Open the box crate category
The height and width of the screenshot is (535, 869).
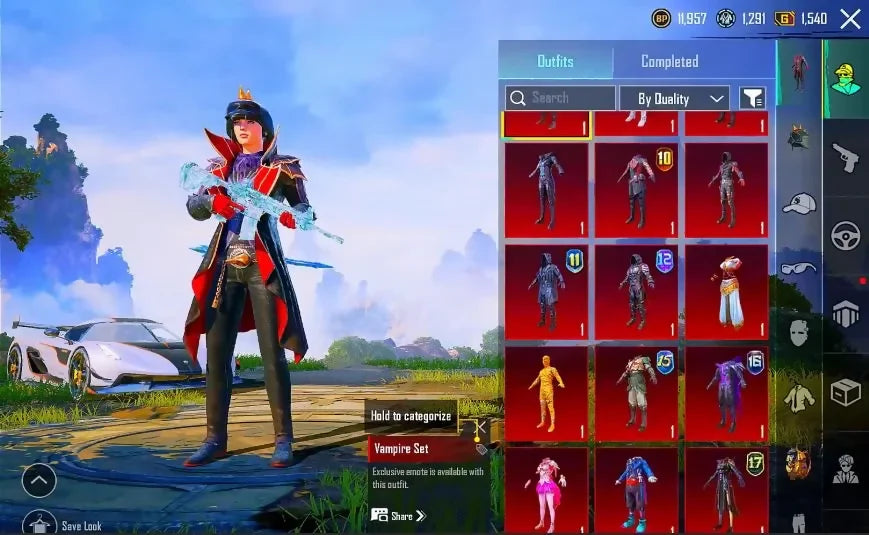tap(846, 392)
